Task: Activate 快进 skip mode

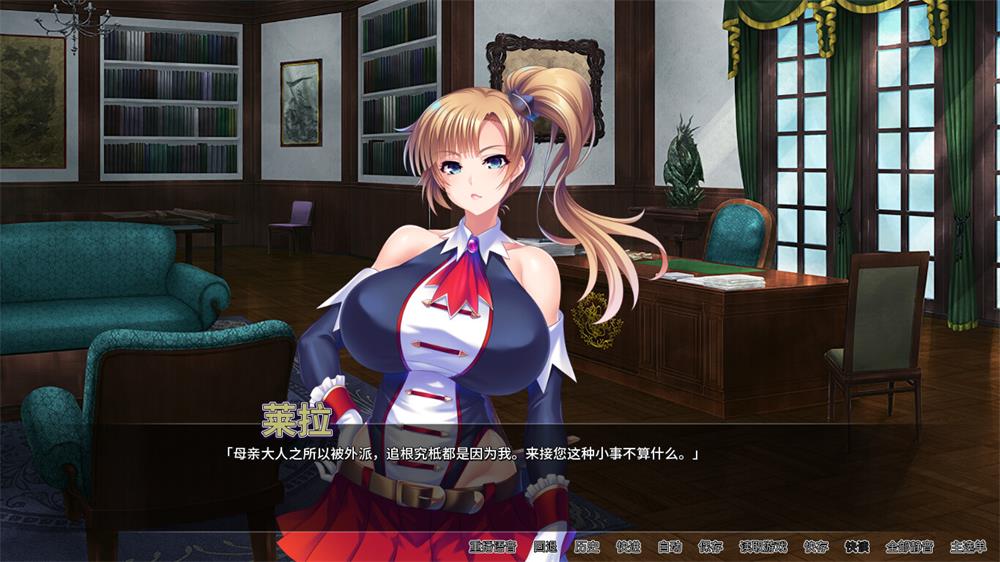Action: click(628, 547)
